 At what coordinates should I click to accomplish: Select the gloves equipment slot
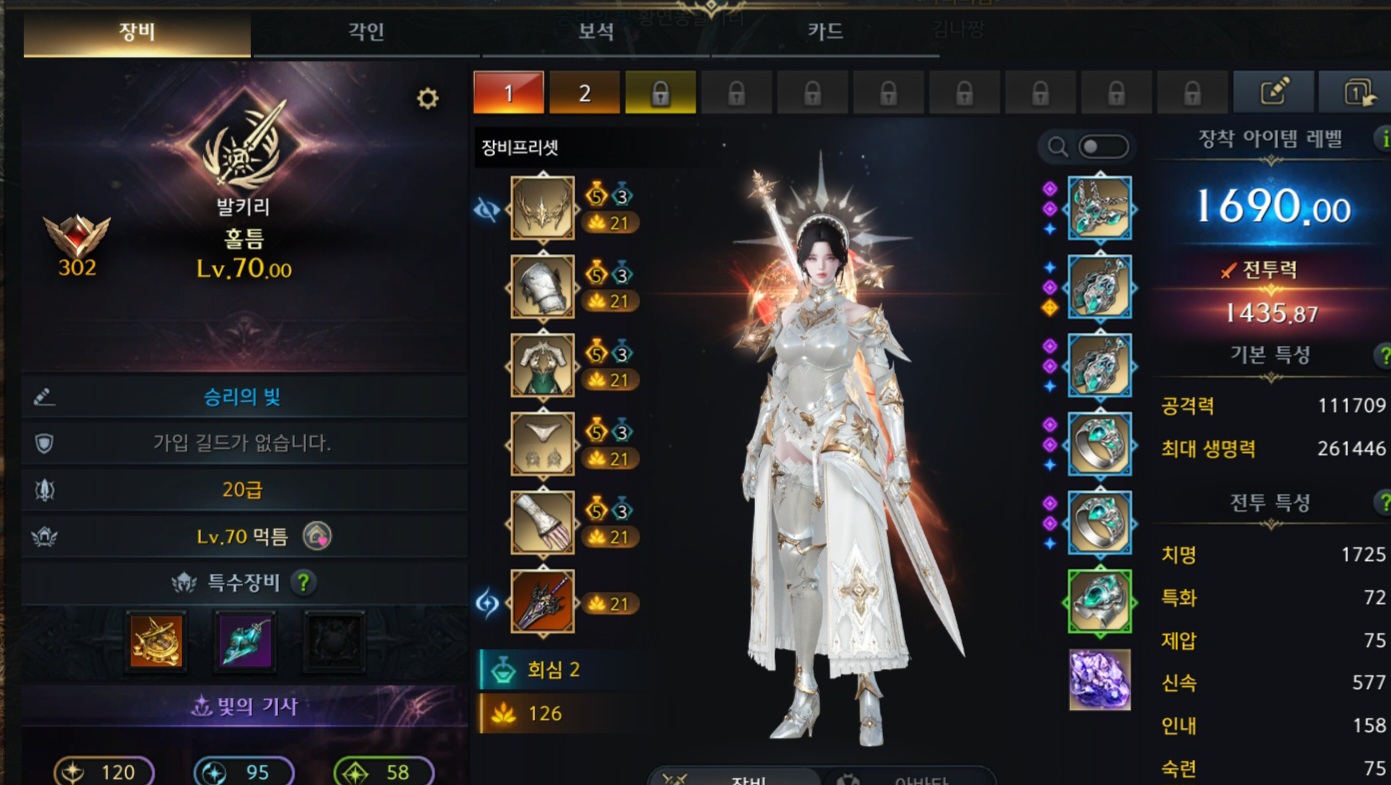(543, 522)
